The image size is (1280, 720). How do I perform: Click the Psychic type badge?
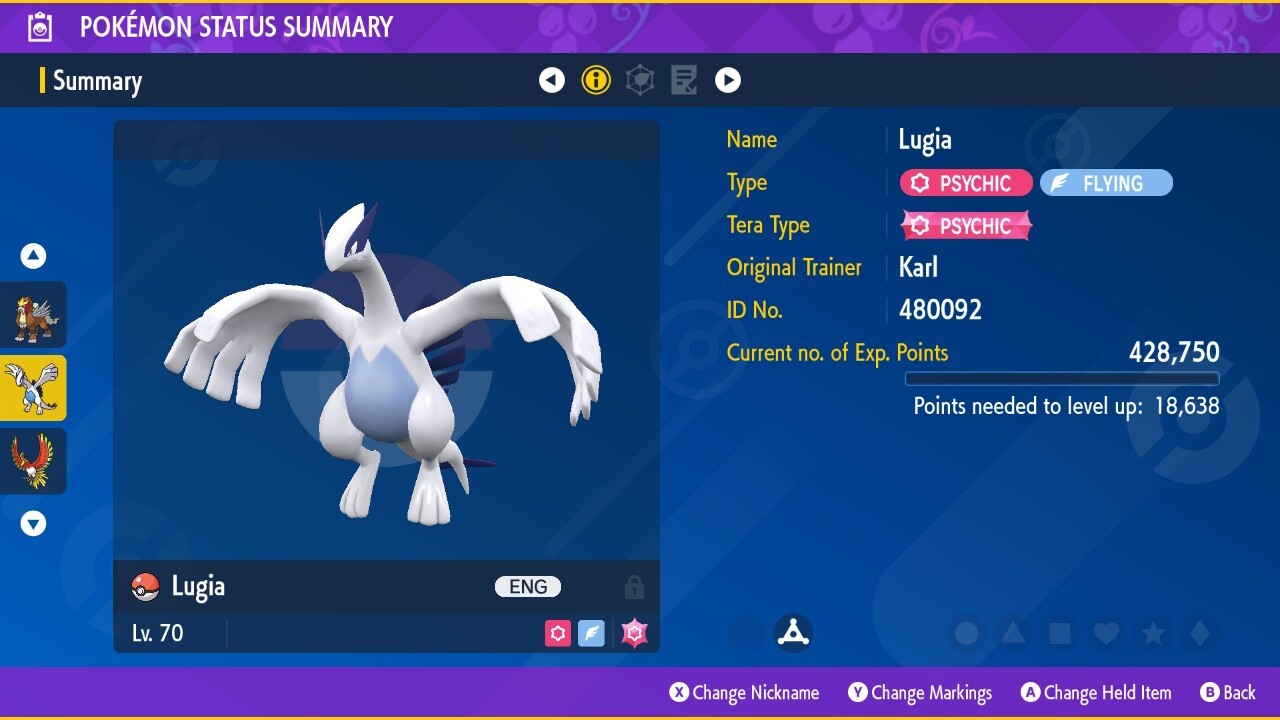(965, 182)
